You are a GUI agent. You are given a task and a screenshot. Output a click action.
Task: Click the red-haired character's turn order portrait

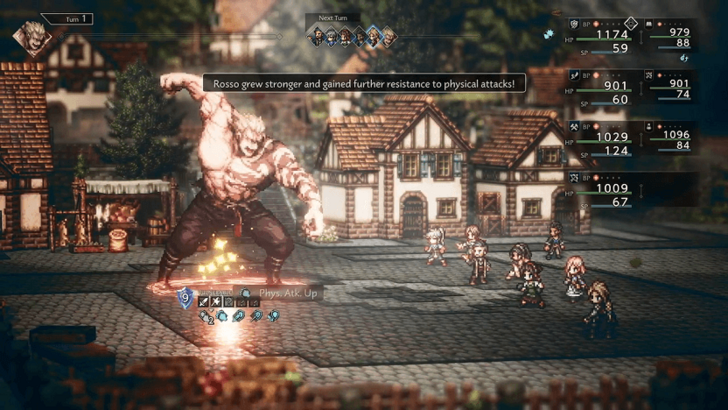345,37
